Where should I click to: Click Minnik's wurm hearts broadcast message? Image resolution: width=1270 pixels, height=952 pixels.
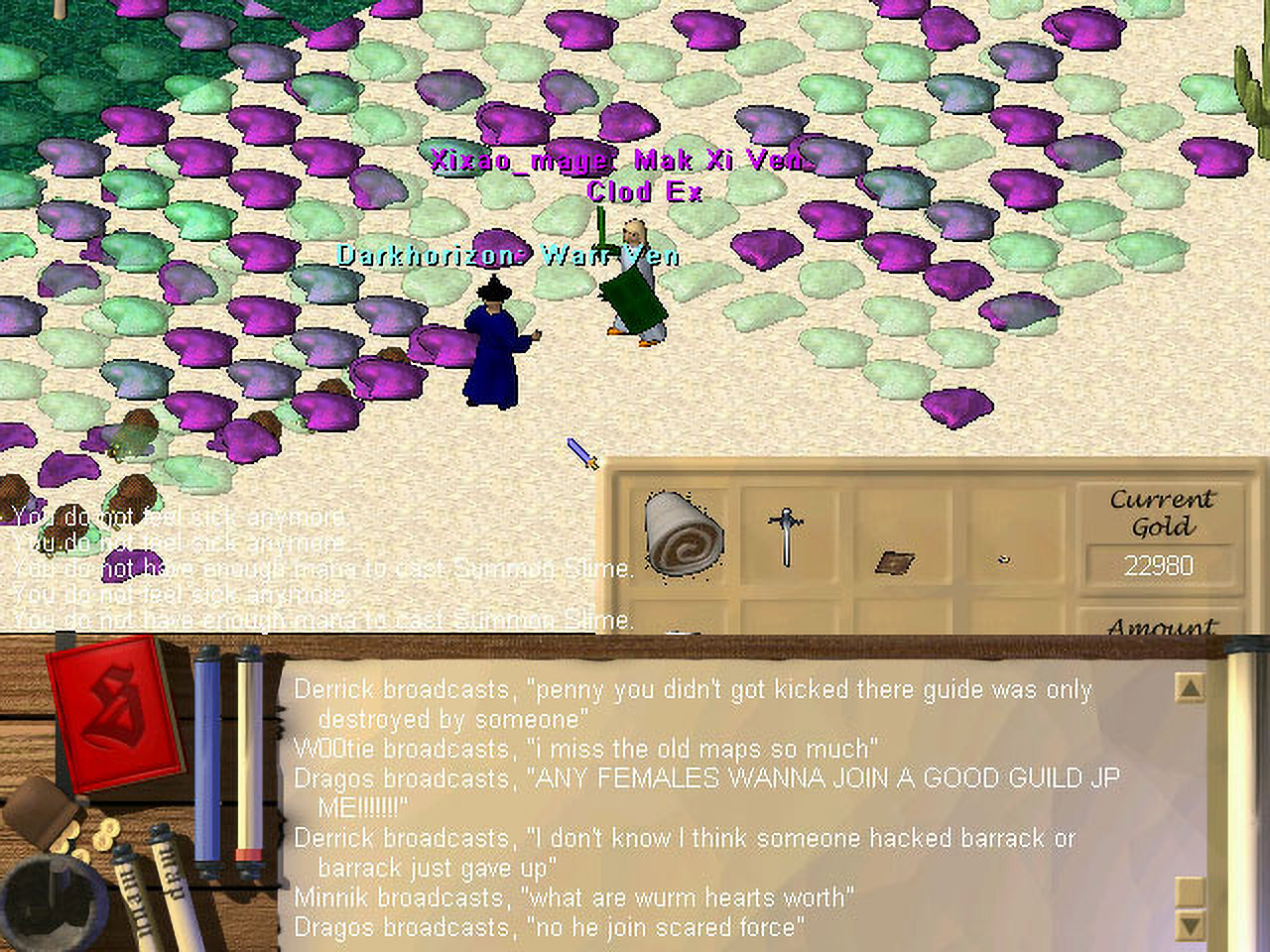point(573,897)
